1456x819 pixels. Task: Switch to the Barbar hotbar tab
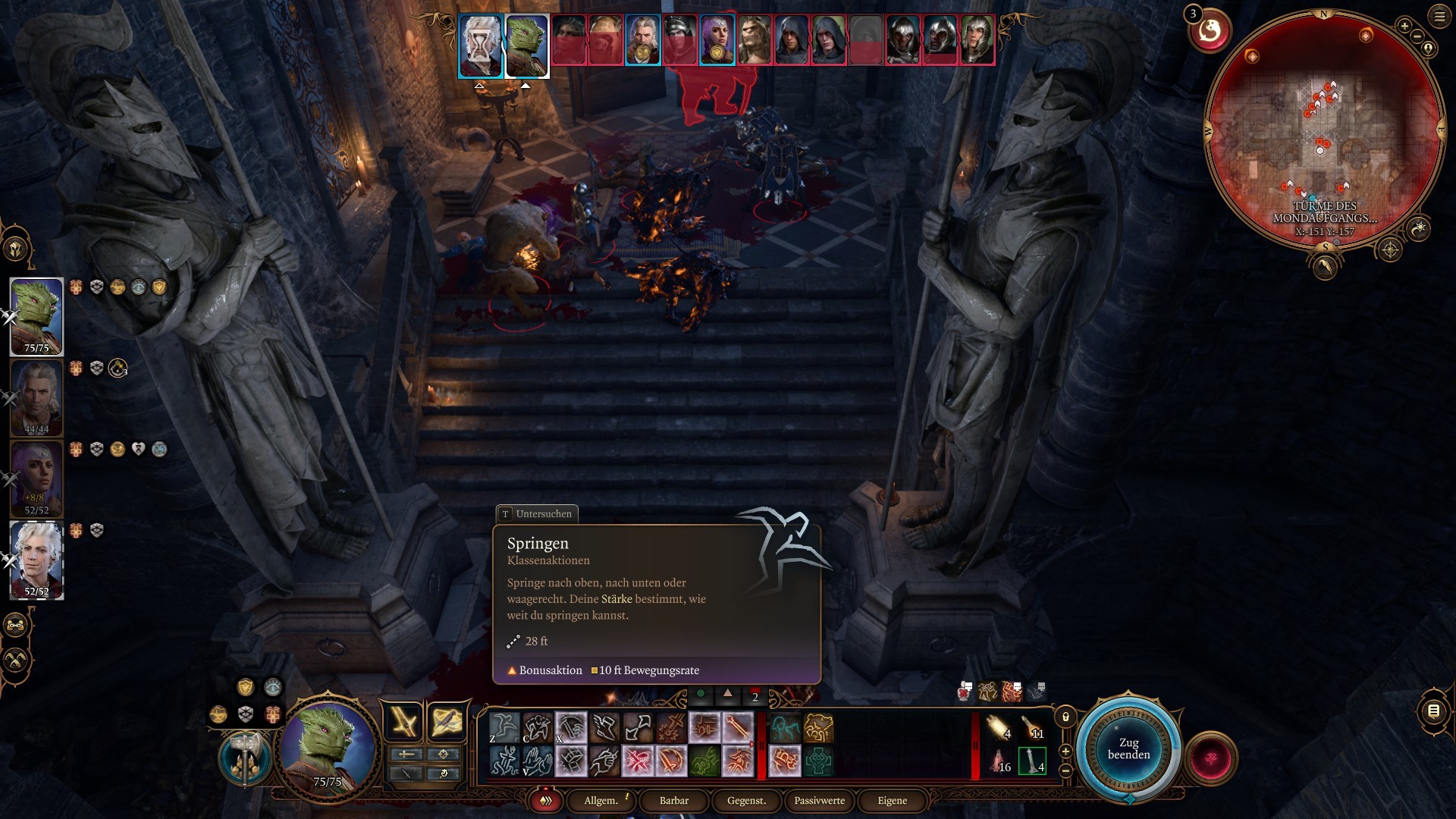[x=673, y=800]
